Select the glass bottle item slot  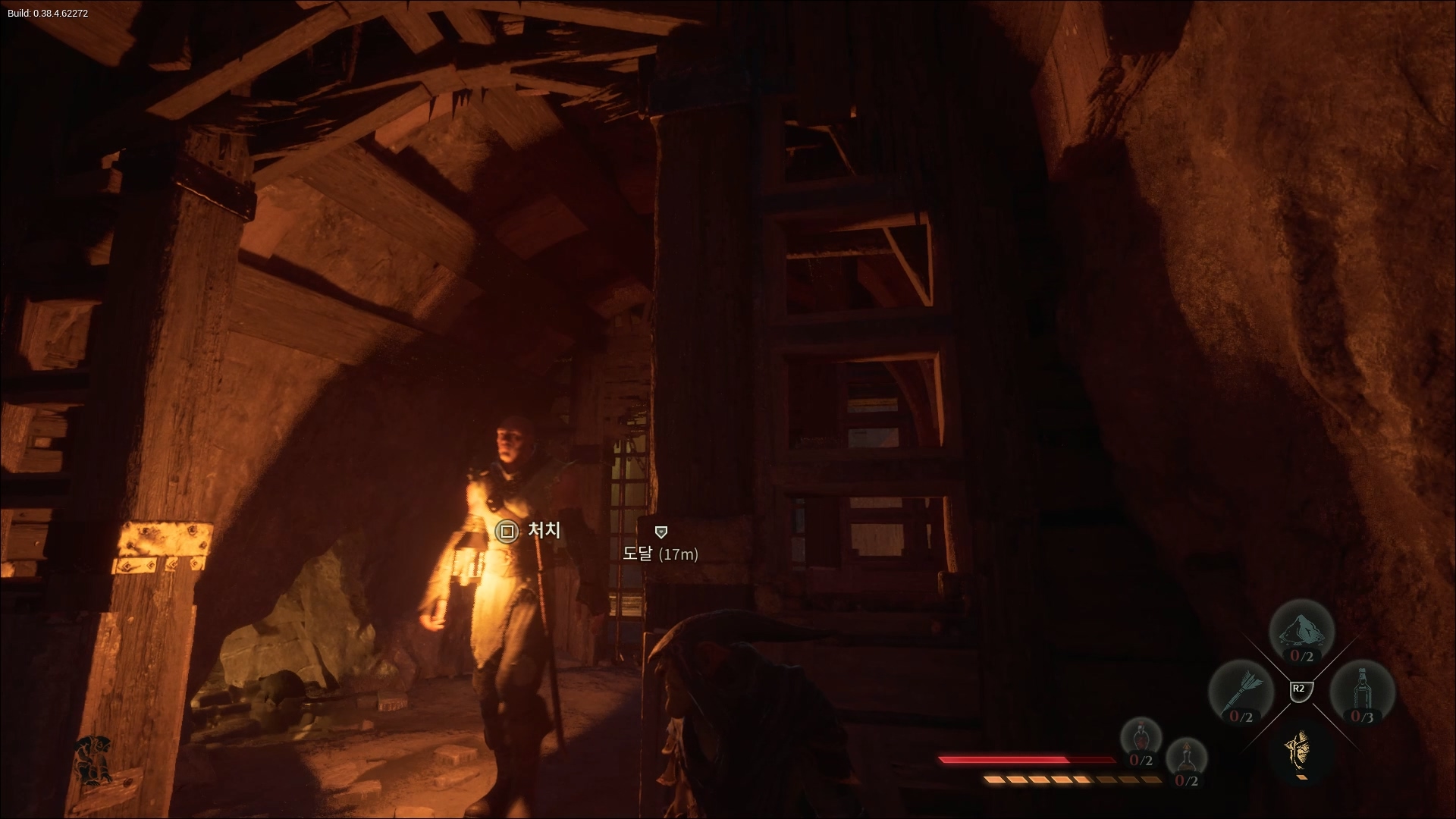coord(1362,693)
